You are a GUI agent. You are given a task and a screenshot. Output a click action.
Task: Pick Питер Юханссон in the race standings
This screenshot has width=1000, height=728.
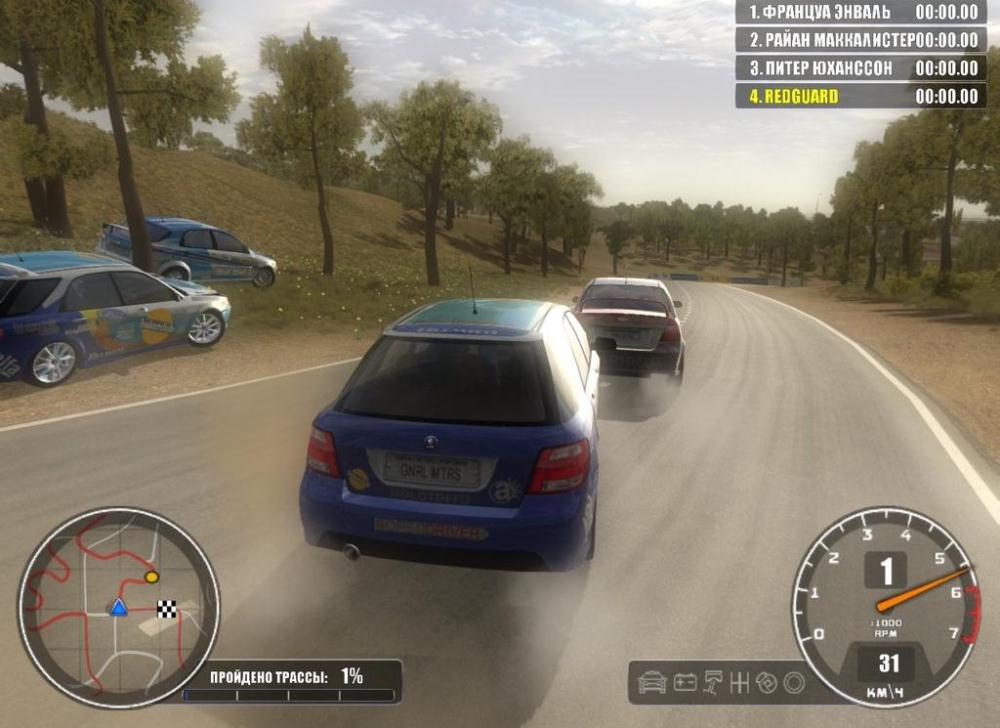[859, 68]
